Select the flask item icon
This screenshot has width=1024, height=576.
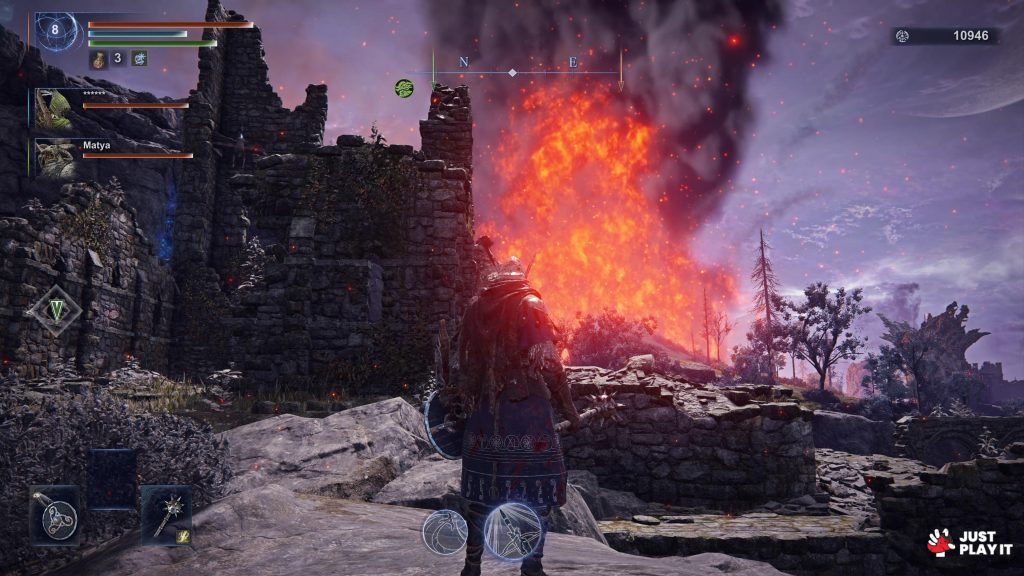click(100, 59)
